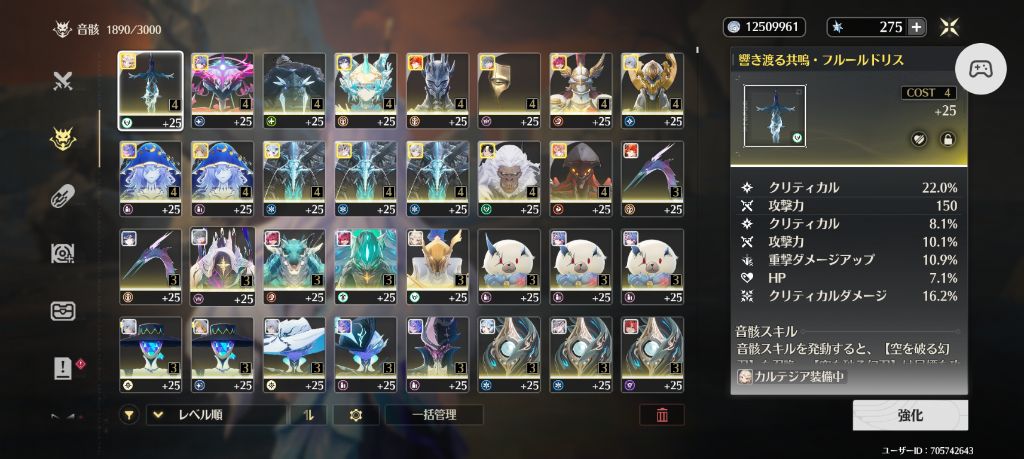Click the red trash can discard button

[x=662, y=415]
